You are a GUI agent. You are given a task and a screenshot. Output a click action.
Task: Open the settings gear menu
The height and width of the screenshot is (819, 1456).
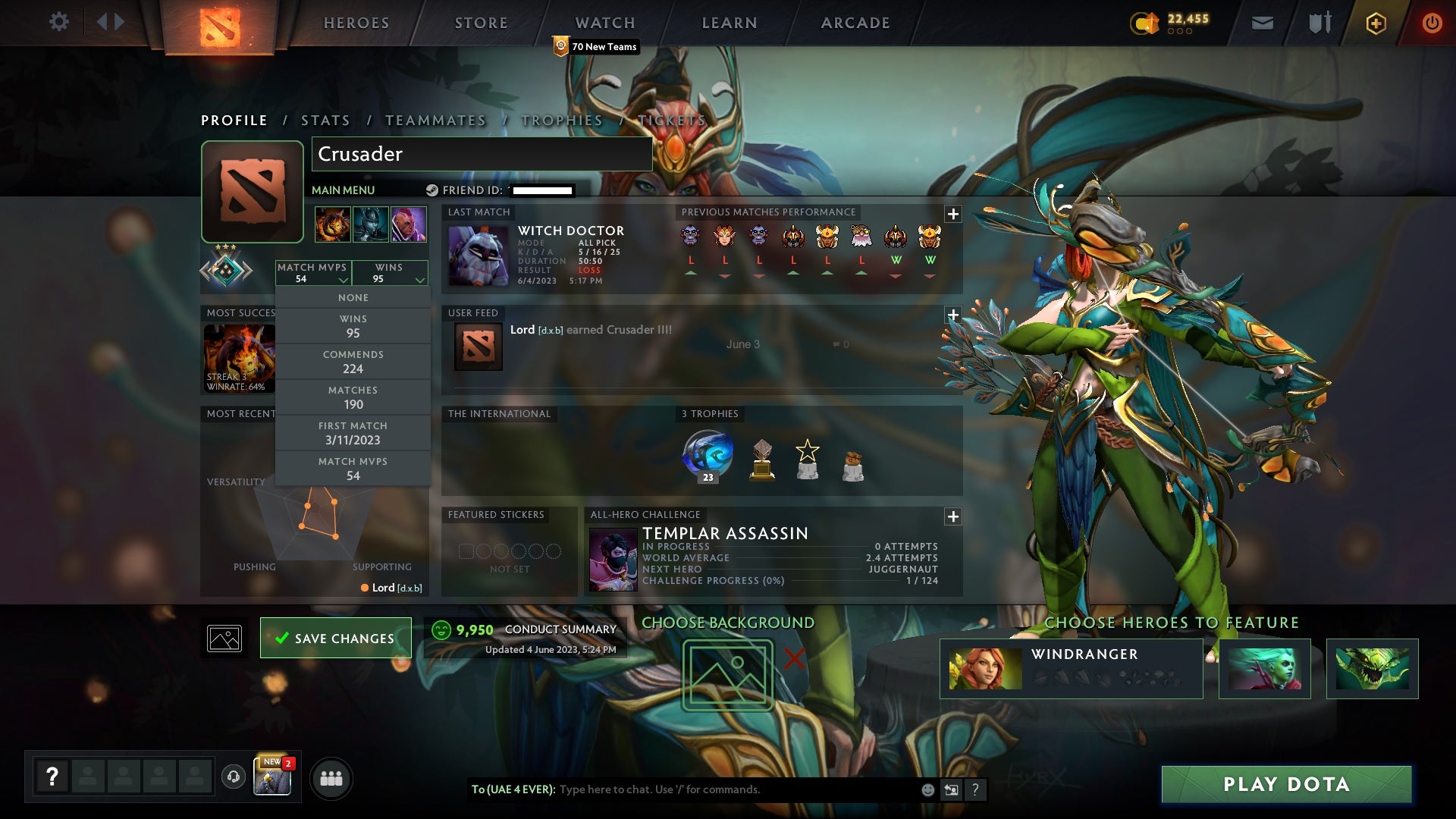(x=60, y=22)
